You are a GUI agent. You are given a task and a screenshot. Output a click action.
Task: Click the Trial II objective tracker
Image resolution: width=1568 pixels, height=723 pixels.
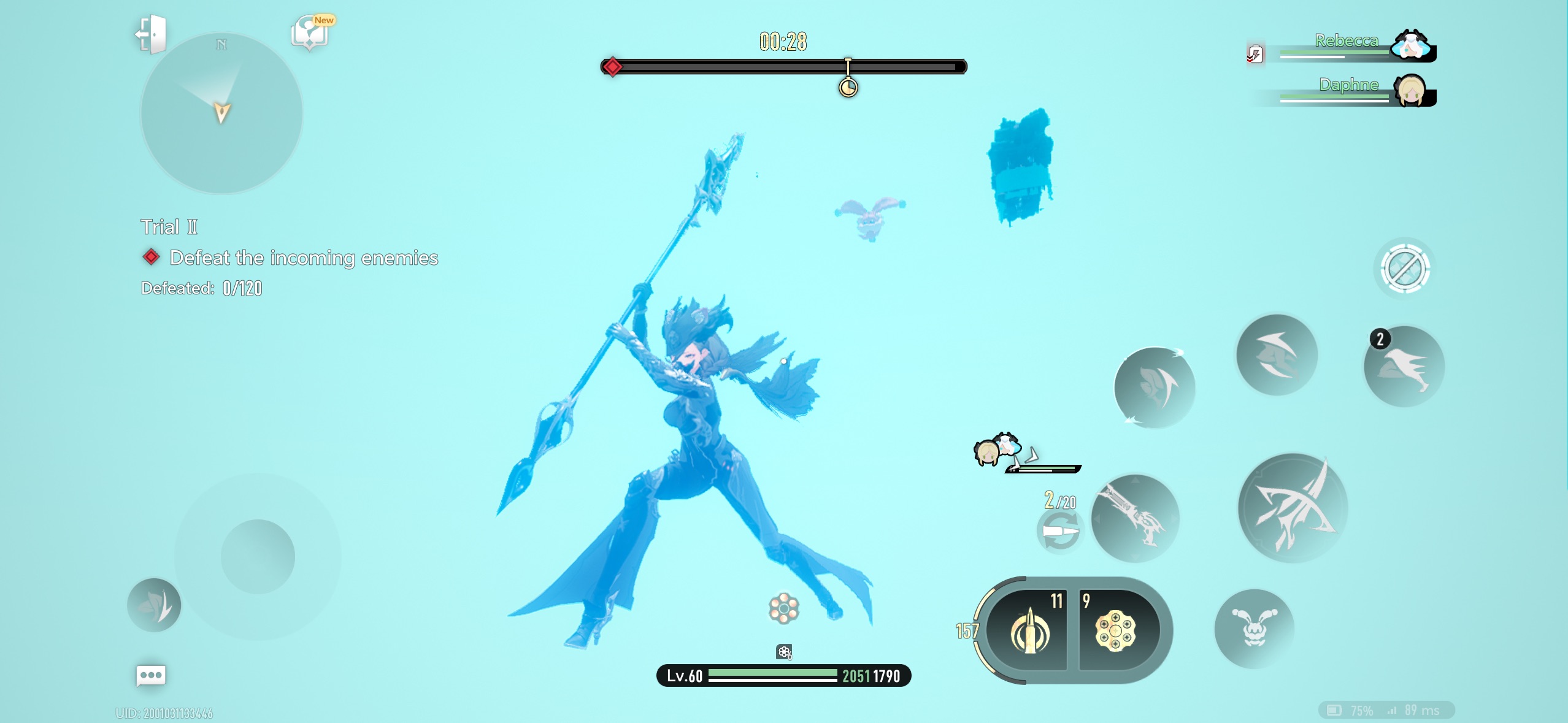(x=169, y=227)
